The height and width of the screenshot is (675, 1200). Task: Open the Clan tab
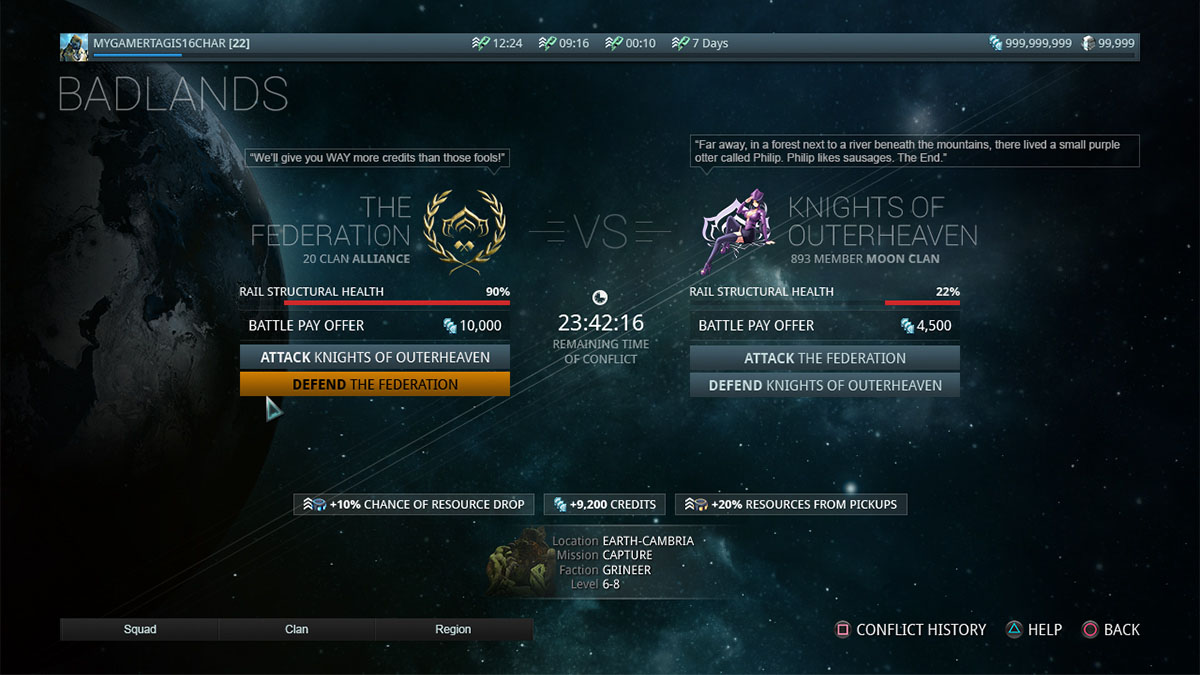pyautogui.click(x=297, y=629)
